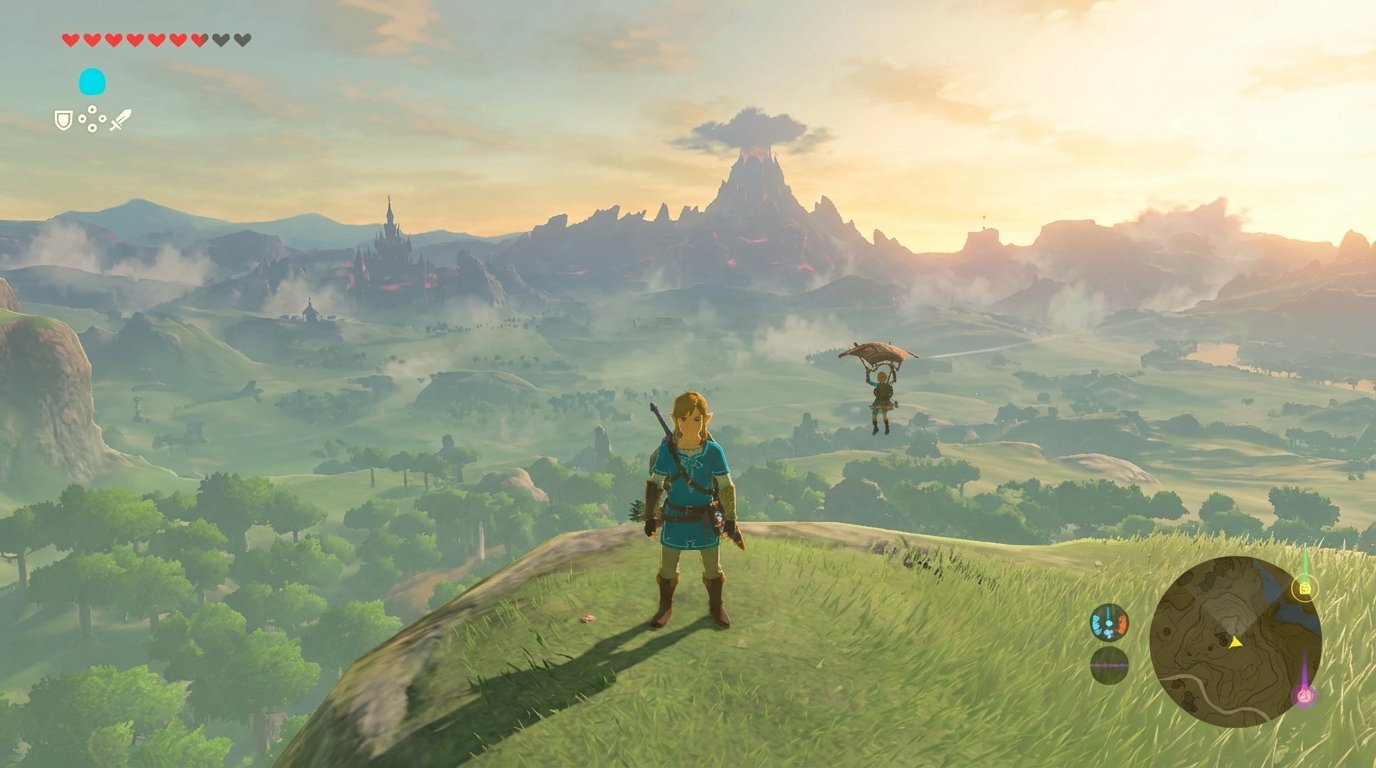1376x768 pixels.
Task: Click the noise level meter circle
Action: coord(1110,665)
